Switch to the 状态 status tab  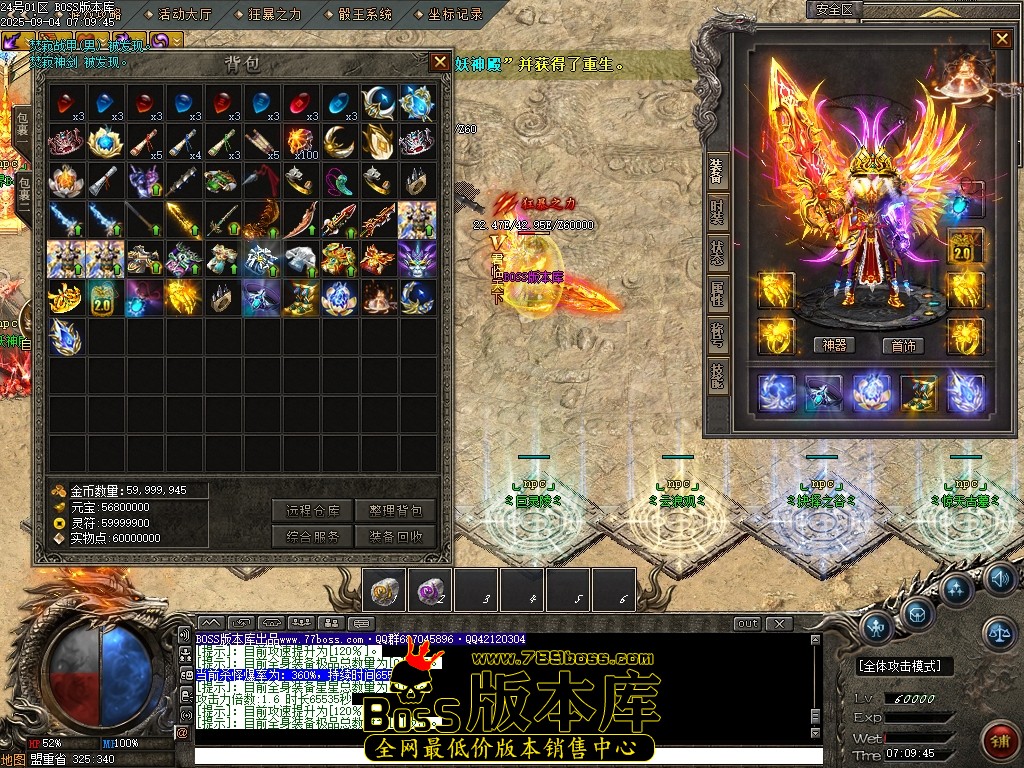(x=717, y=250)
